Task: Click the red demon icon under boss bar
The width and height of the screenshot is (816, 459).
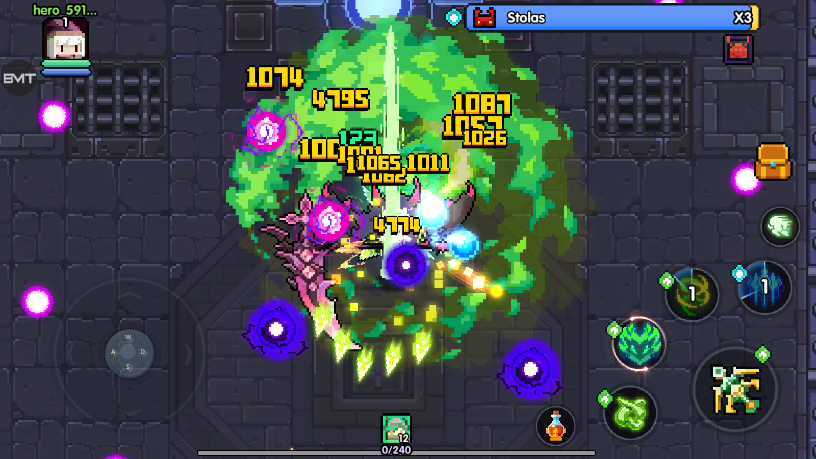Action: (738, 48)
